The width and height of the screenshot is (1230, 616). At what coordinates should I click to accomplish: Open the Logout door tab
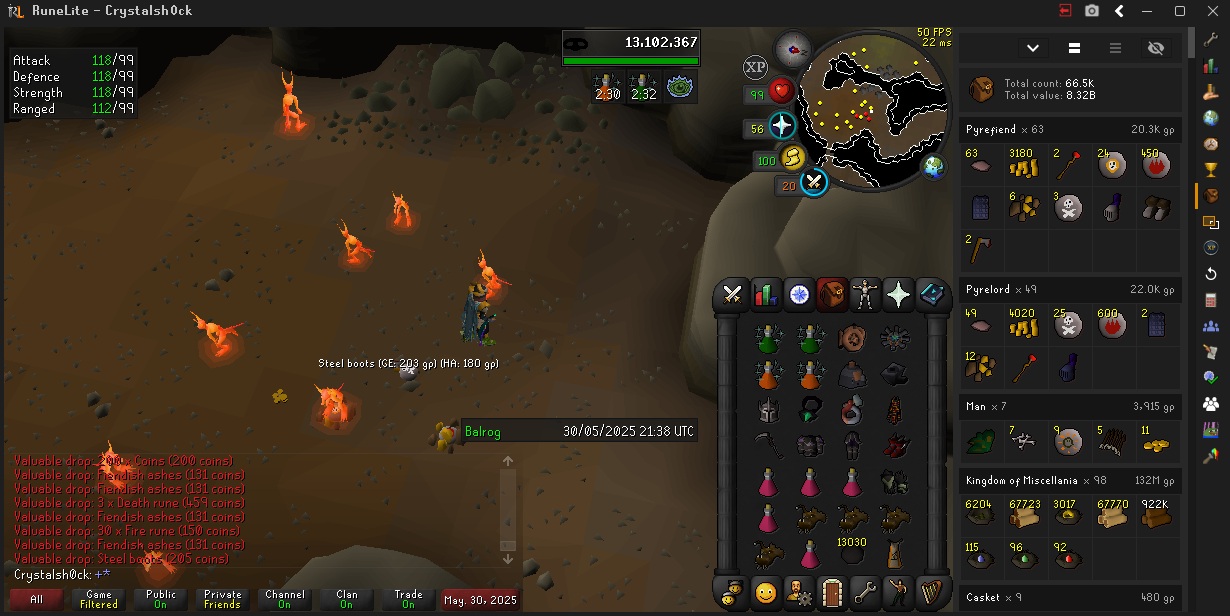click(831, 592)
